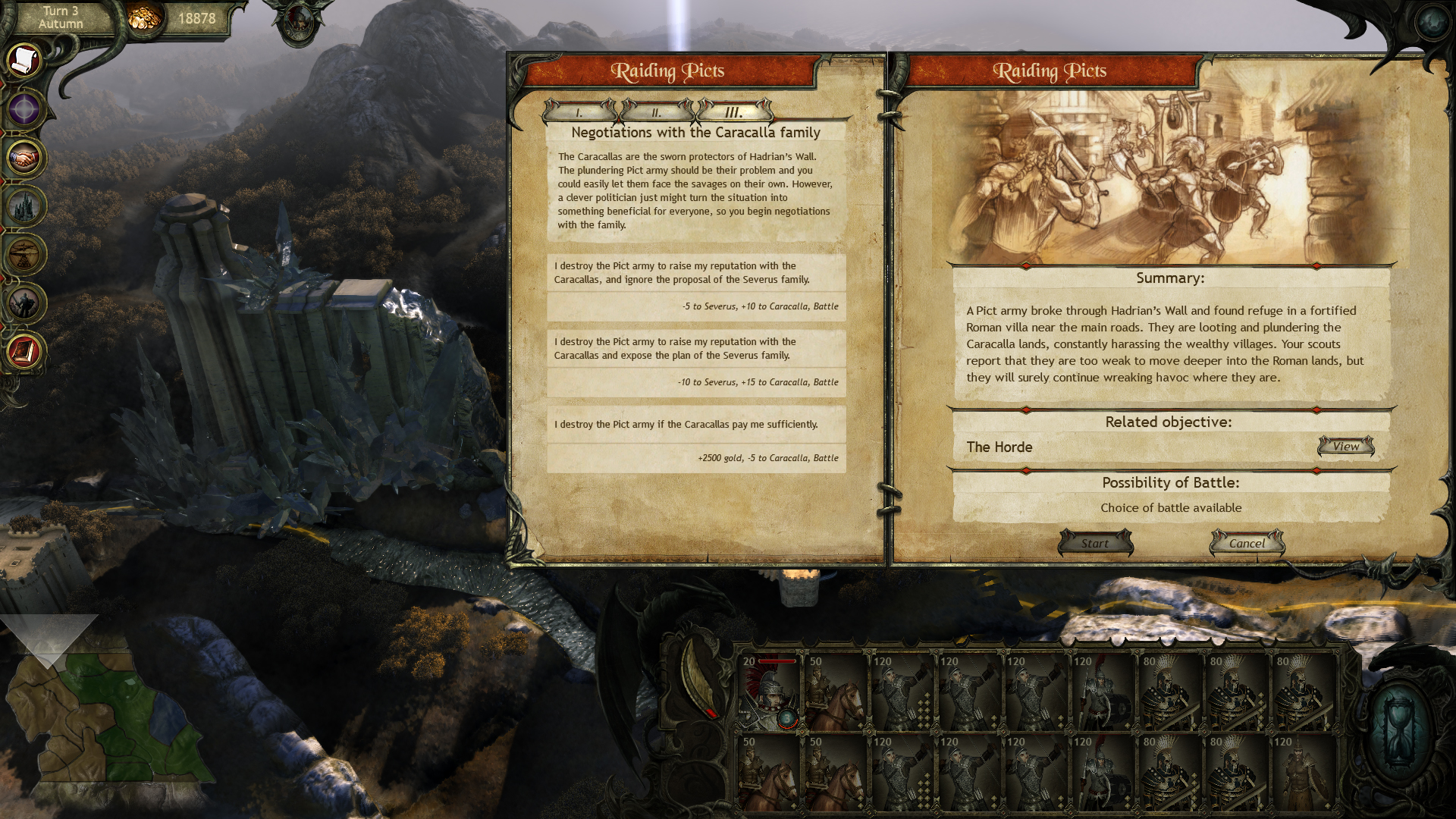The width and height of the screenshot is (1456, 819).
Task: Open the red book icon
Action: point(25,352)
